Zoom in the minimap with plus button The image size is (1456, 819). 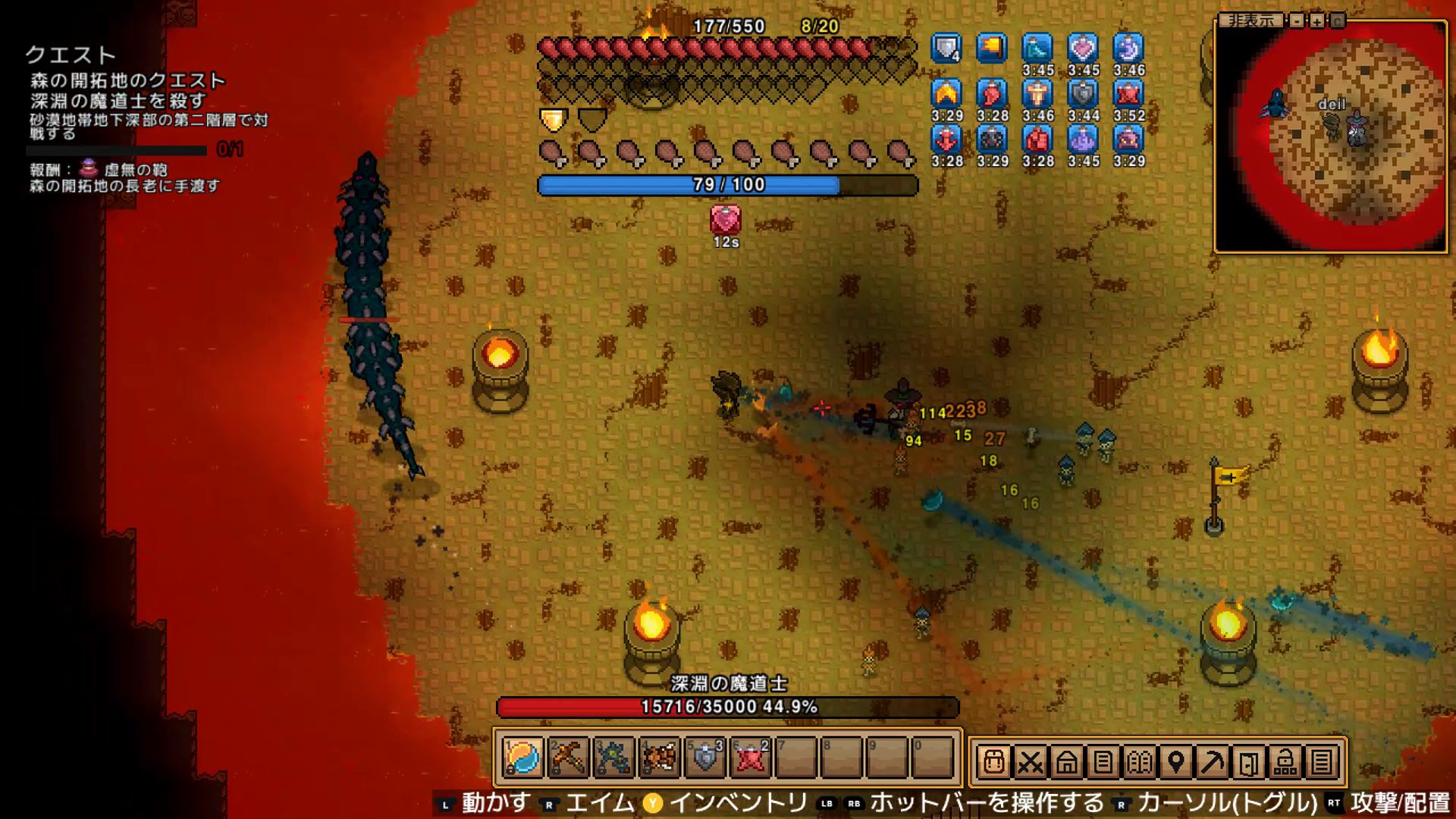pos(1317,20)
